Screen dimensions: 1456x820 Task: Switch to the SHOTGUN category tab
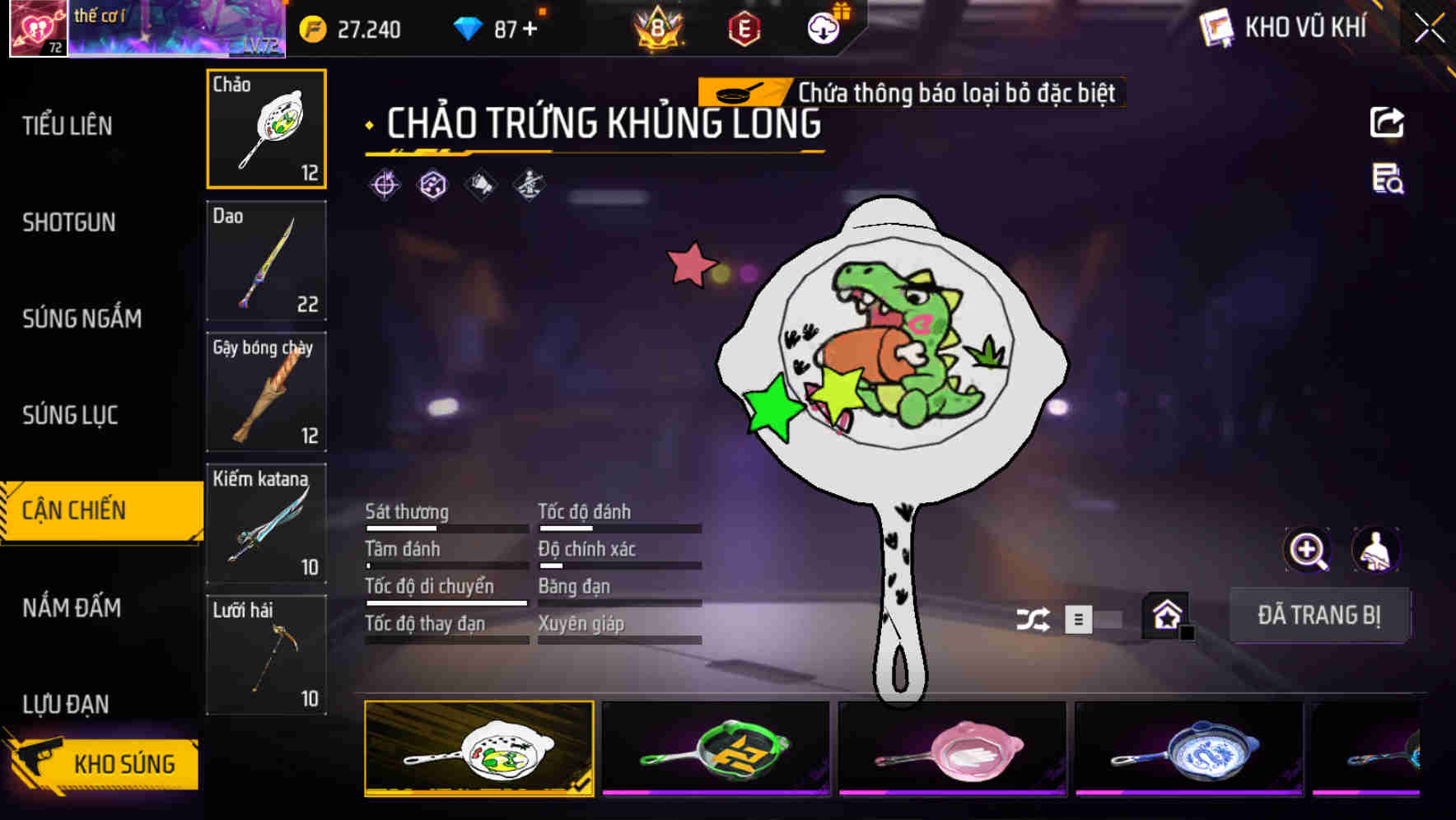coord(69,222)
